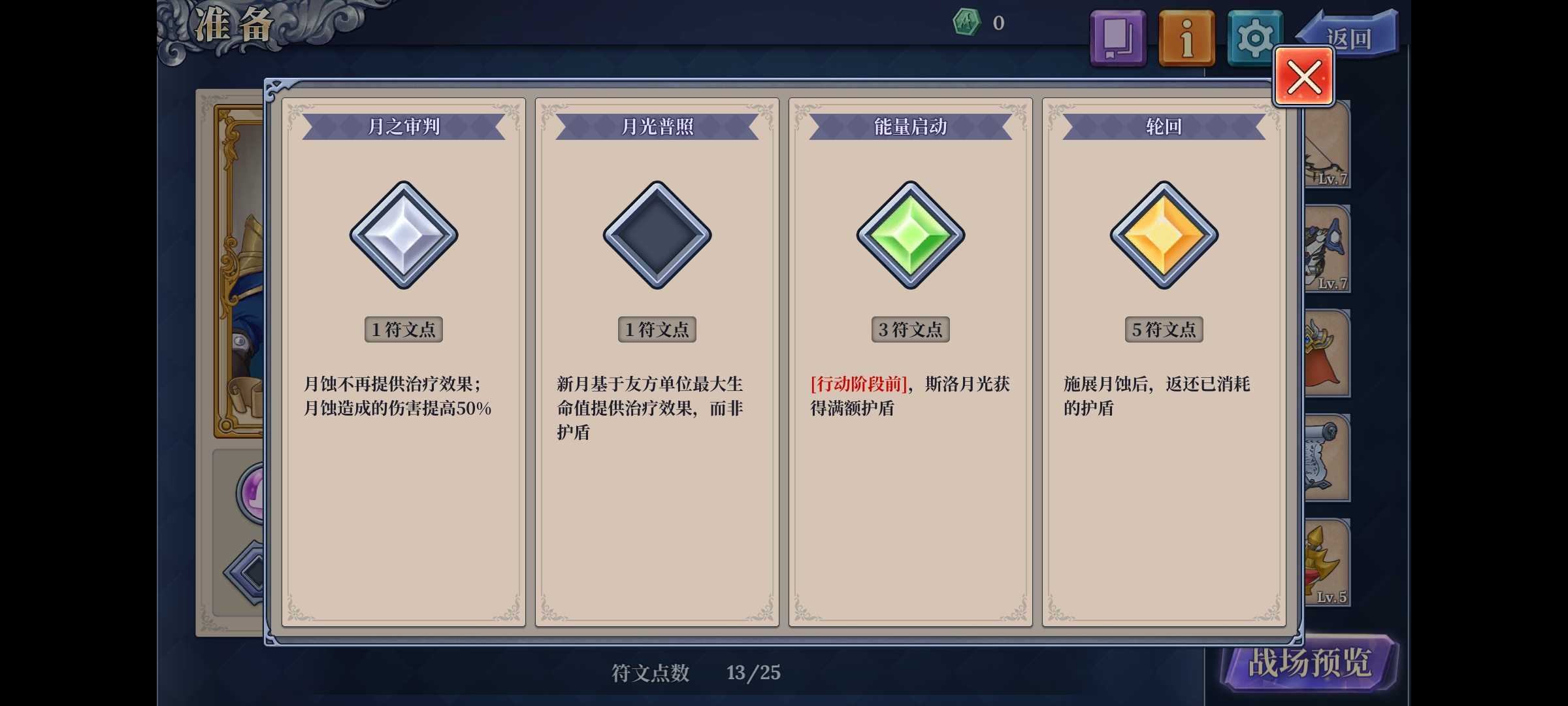Close the rune selection dialog
The height and width of the screenshot is (706, 1568).
pyautogui.click(x=1303, y=76)
